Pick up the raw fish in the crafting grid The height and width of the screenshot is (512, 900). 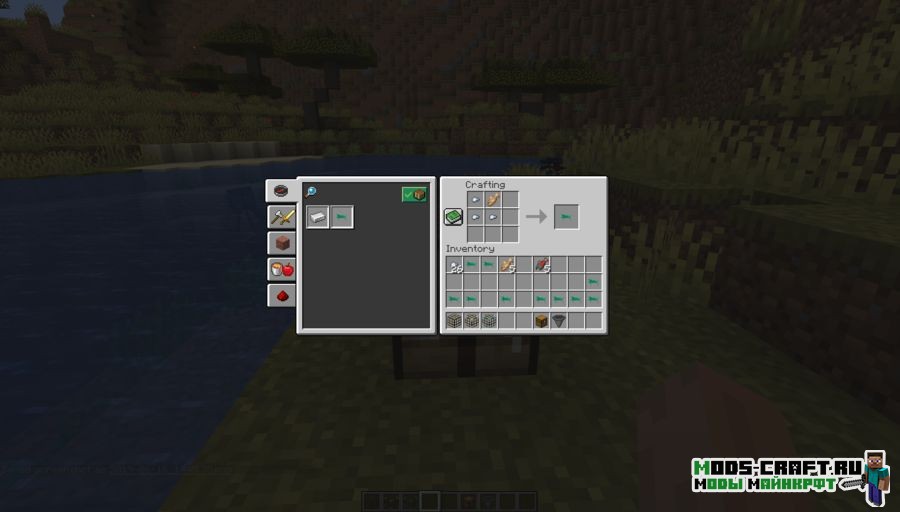pos(493,200)
